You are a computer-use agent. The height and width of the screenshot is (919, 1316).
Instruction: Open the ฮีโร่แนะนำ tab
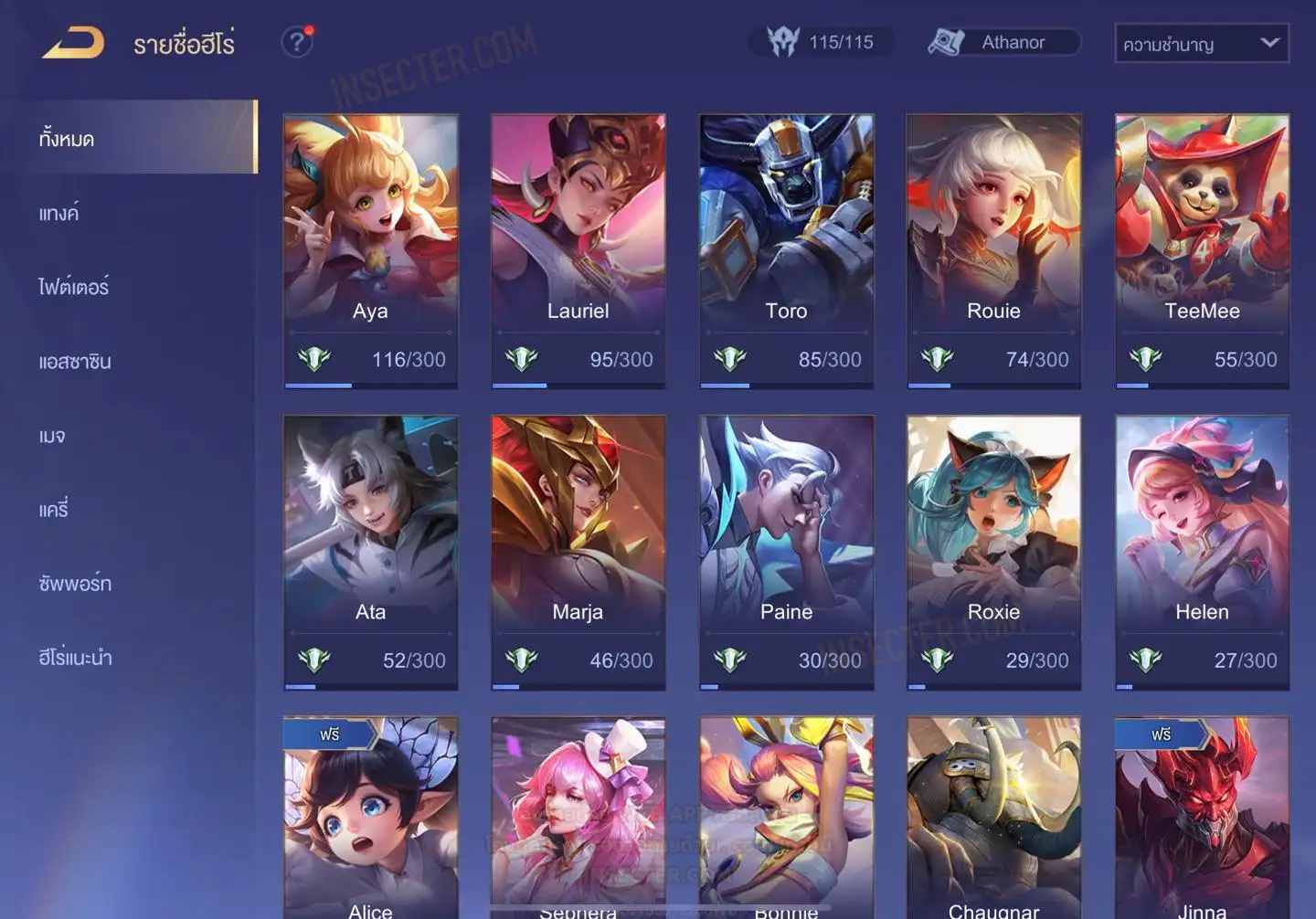(x=75, y=658)
